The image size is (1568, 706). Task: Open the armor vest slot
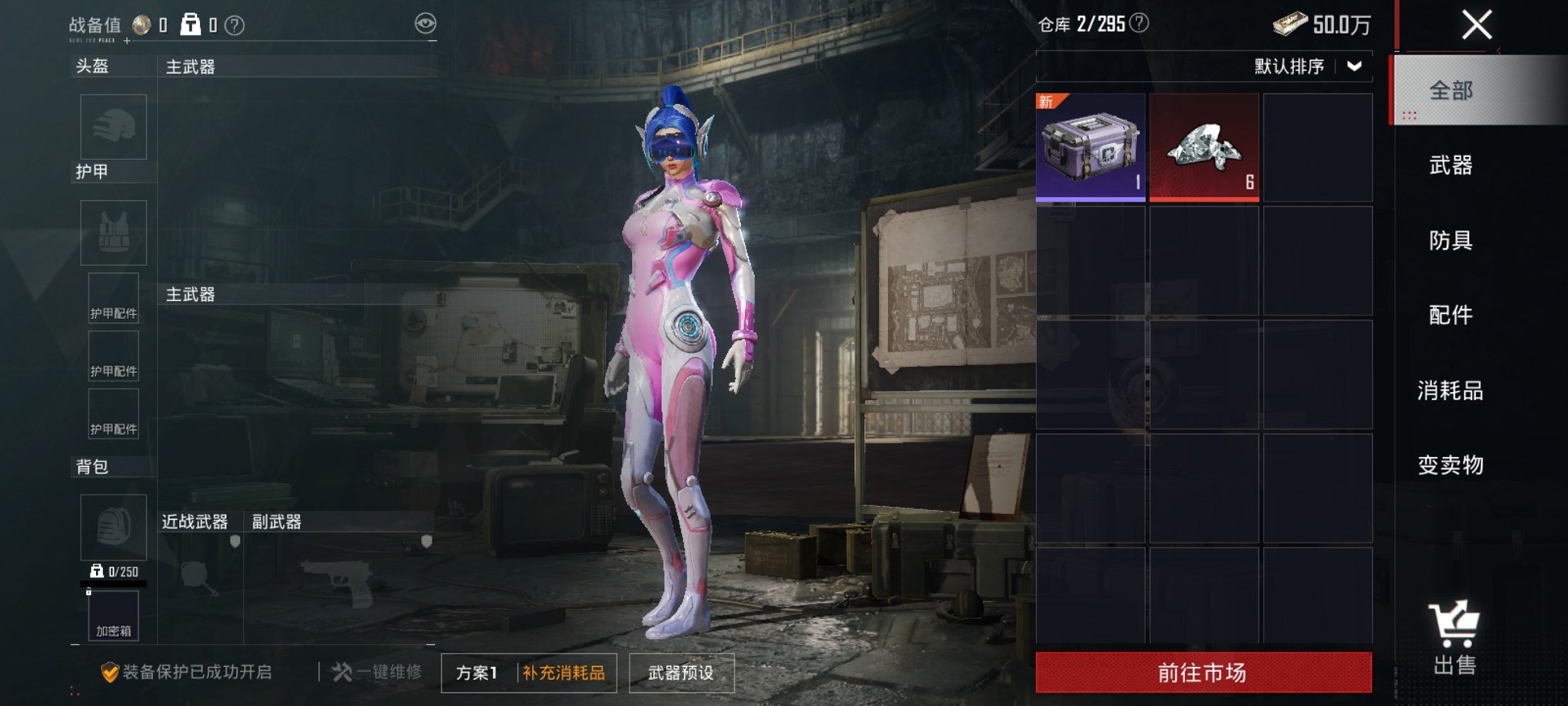113,232
